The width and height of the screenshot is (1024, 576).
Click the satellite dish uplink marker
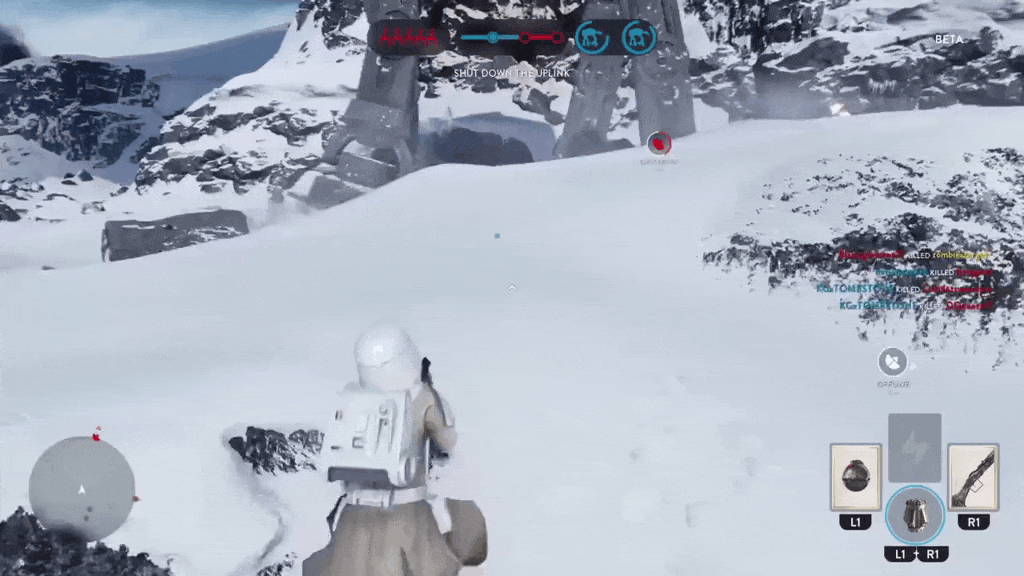(892, 362)
